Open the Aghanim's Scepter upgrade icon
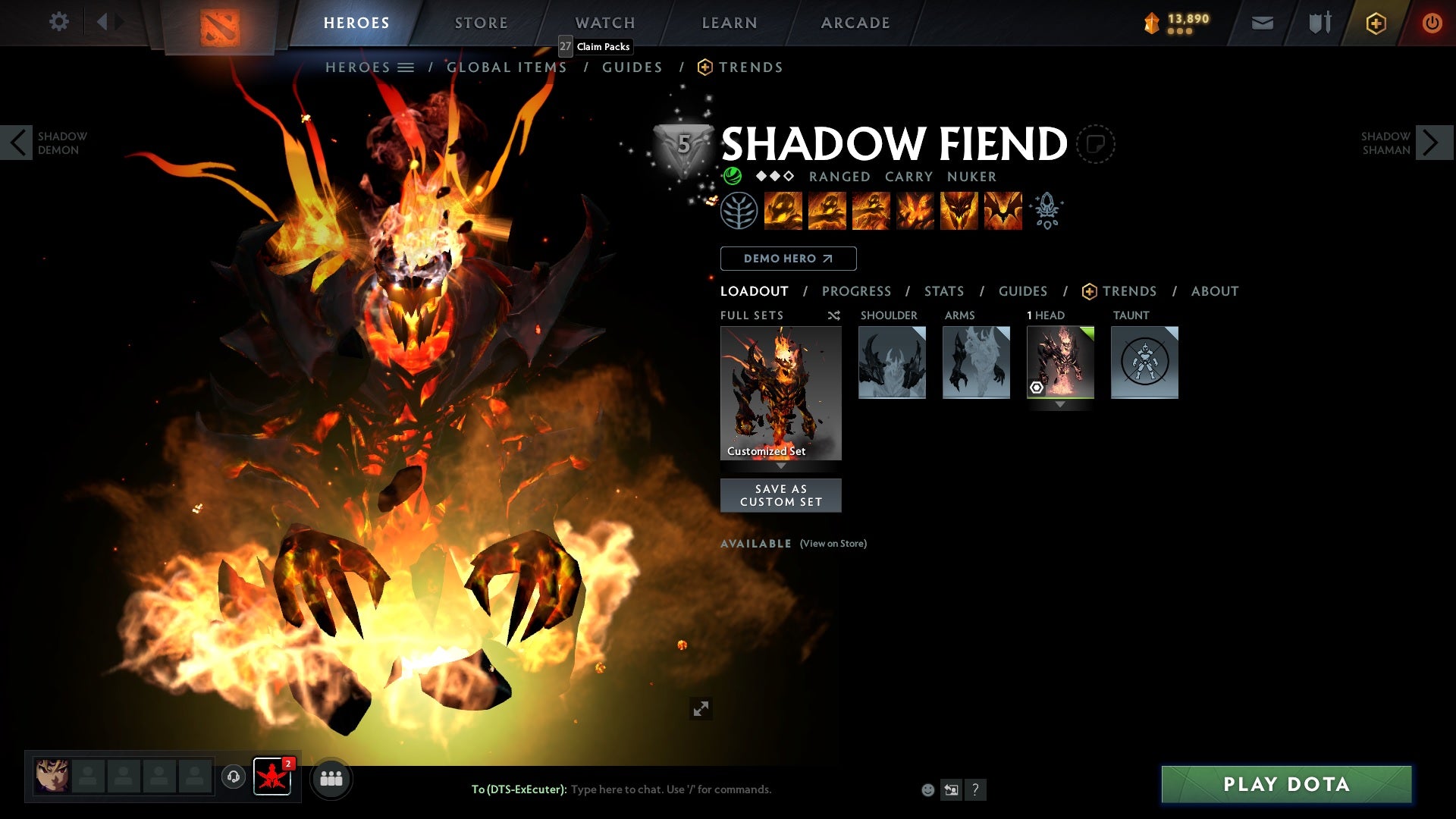1456x819 pixels. 1046,211
